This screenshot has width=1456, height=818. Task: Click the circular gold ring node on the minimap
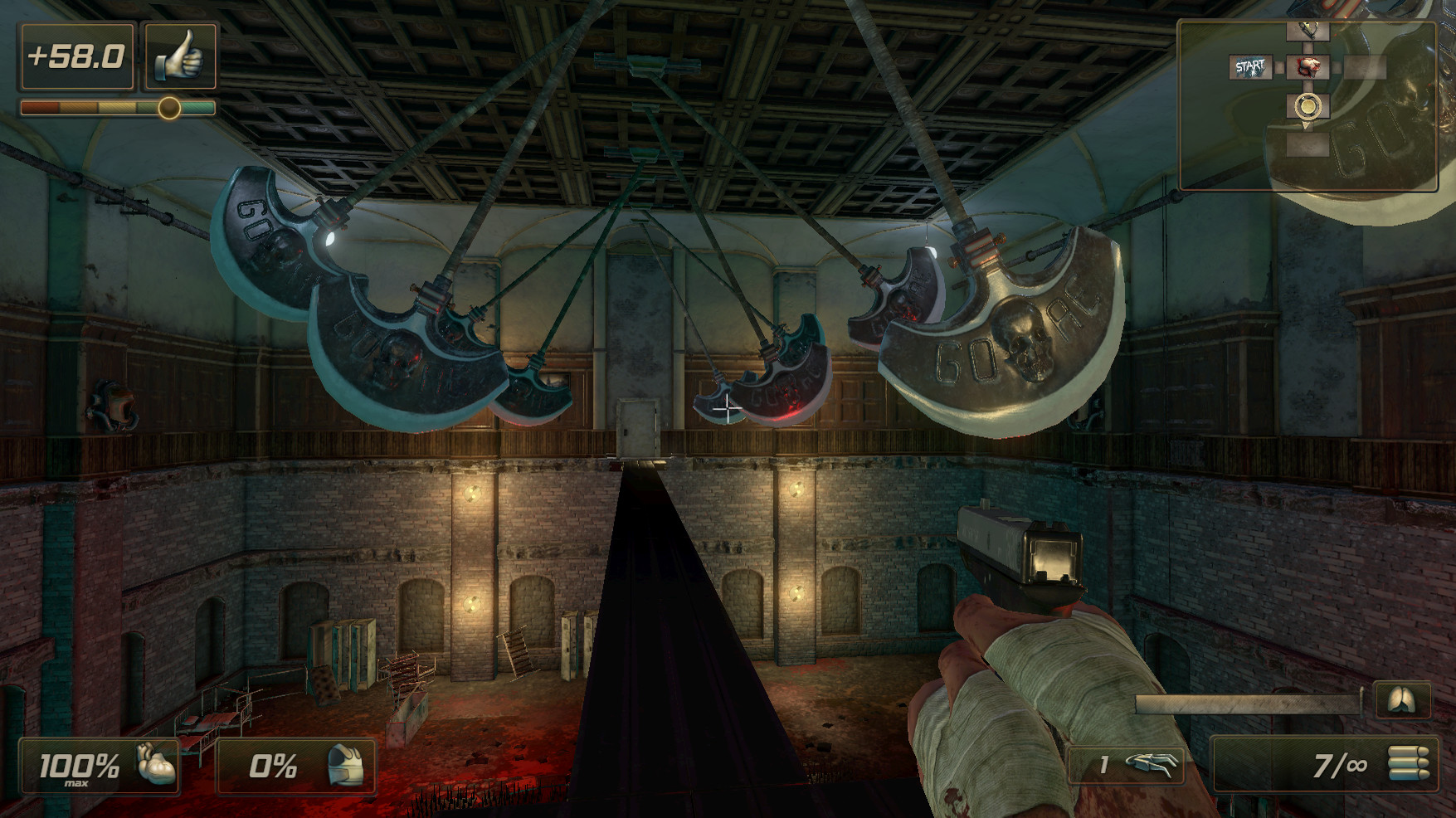click(x=1307, y=105)
